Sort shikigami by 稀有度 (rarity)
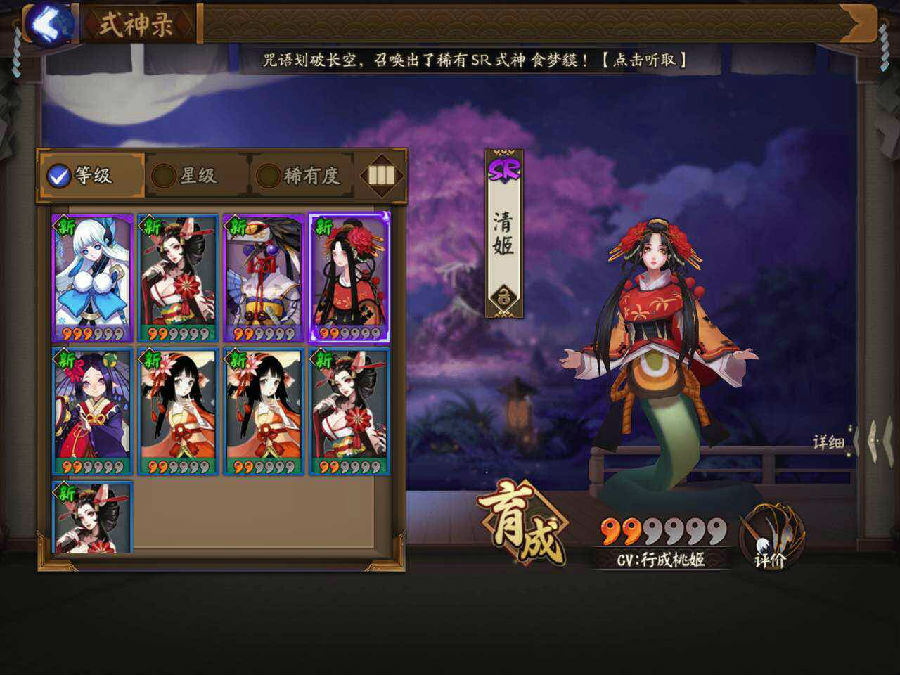 coord(299,177)
